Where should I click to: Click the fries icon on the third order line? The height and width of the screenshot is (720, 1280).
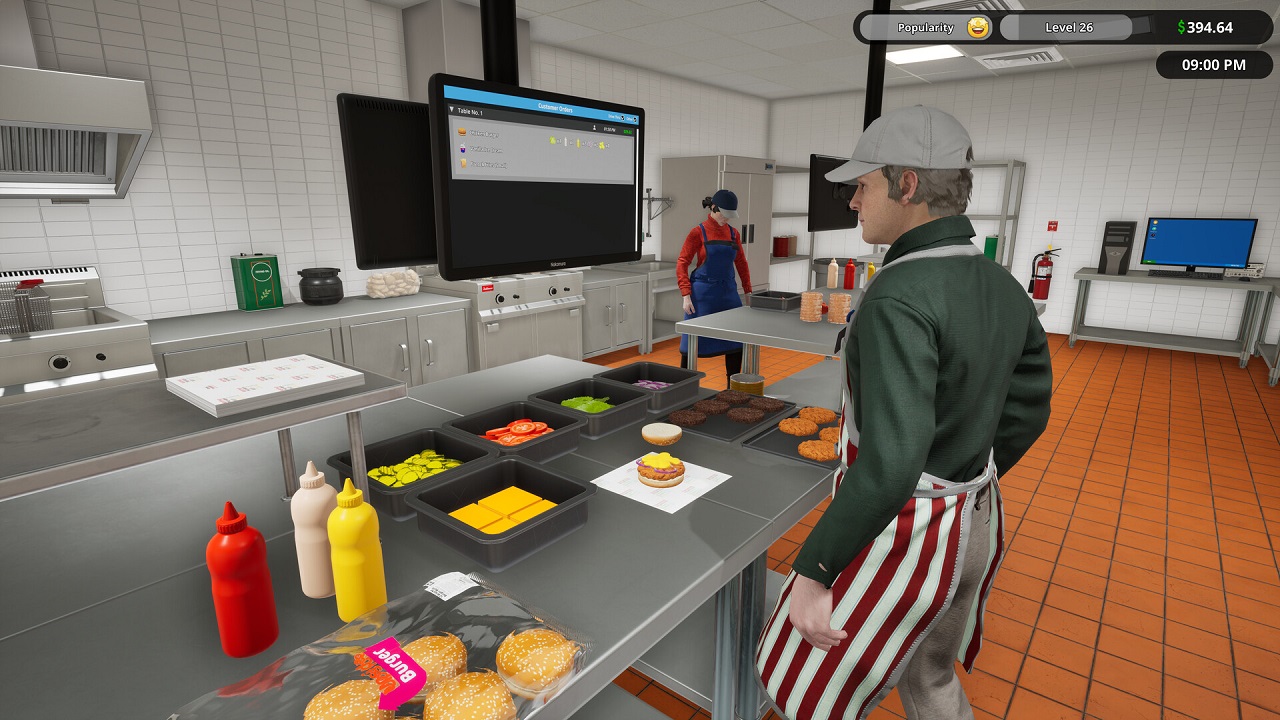(x=463, y=165)
